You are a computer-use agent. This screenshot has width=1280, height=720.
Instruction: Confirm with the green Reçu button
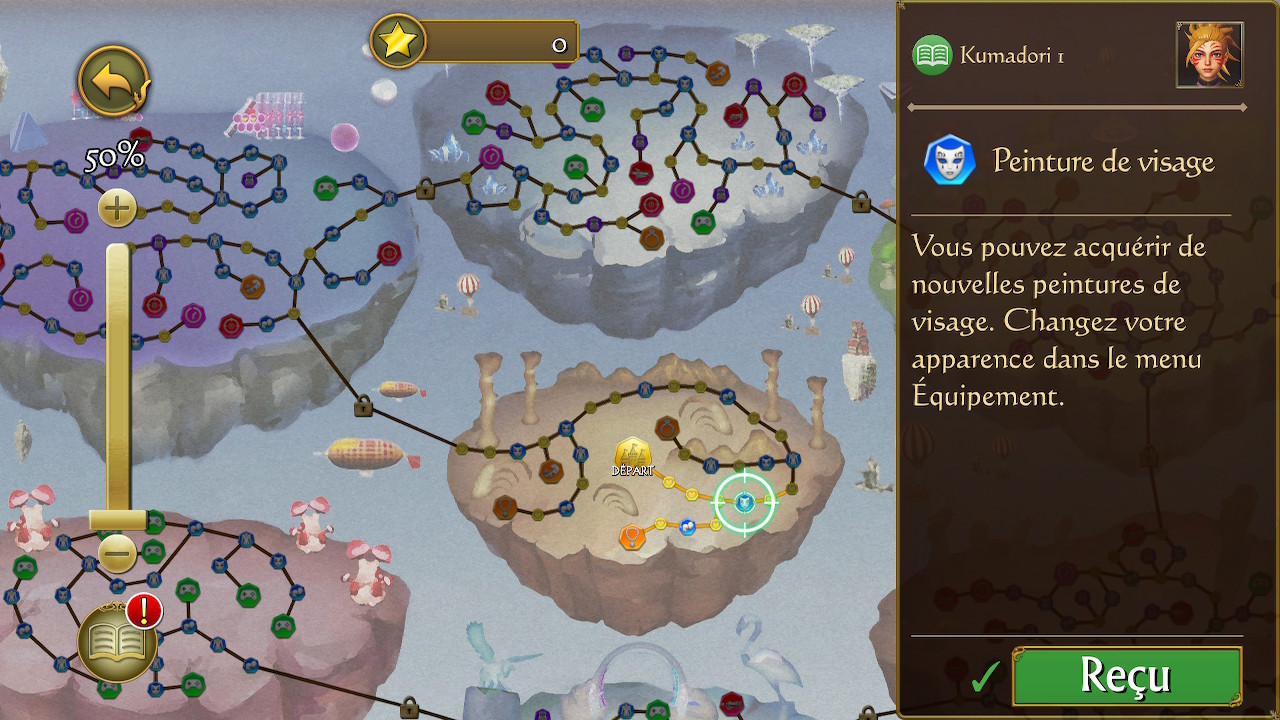pyautogui.click(x=1127, y=676)
